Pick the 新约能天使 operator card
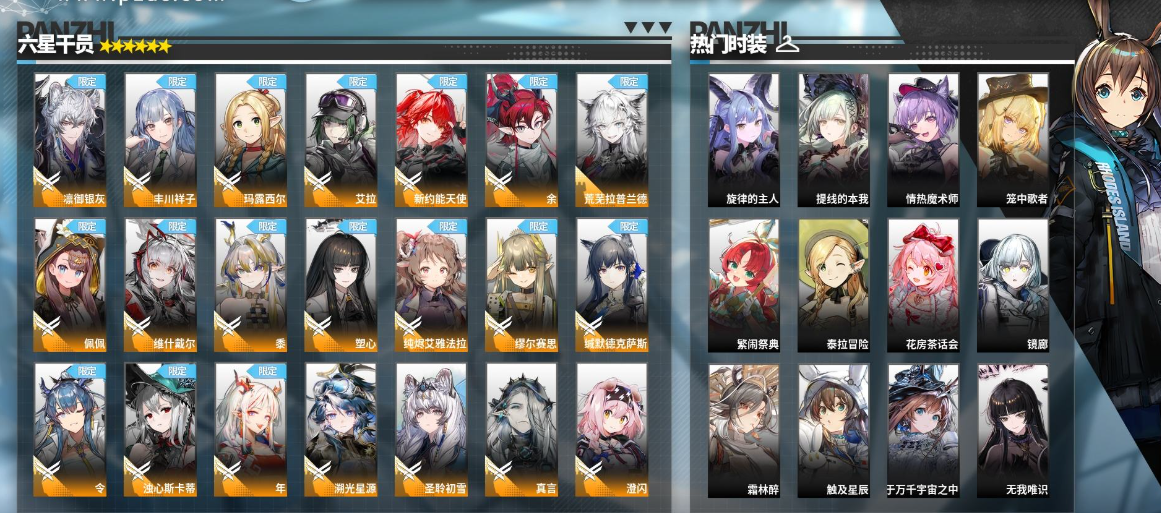1161x513 pixels. (x=431, y=139)
